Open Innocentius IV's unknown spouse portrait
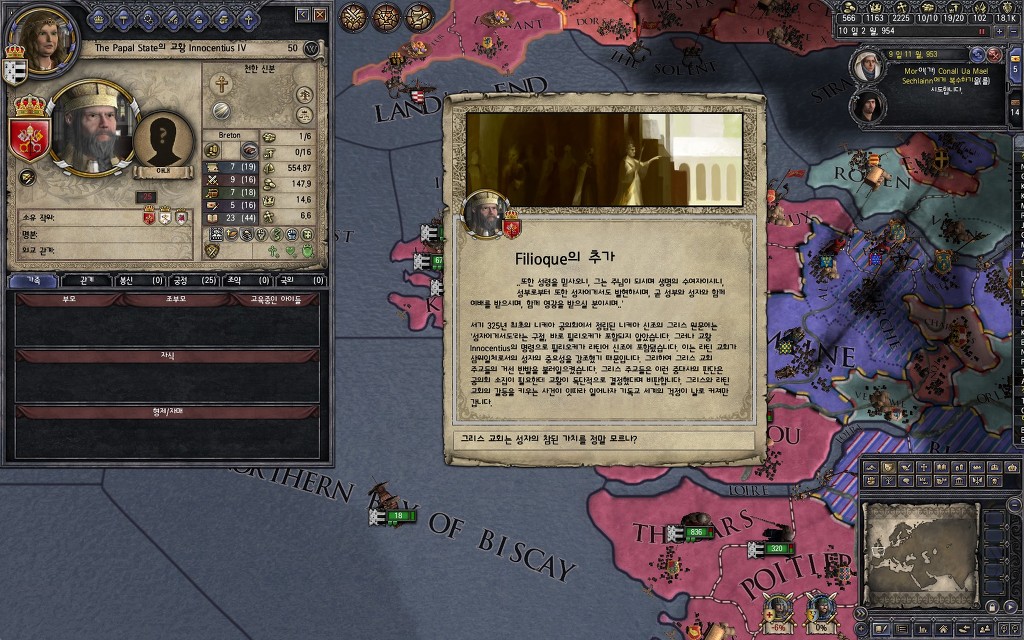This screenshot has width=1024, height=640. pyautogui.click(x=164, y=142)
